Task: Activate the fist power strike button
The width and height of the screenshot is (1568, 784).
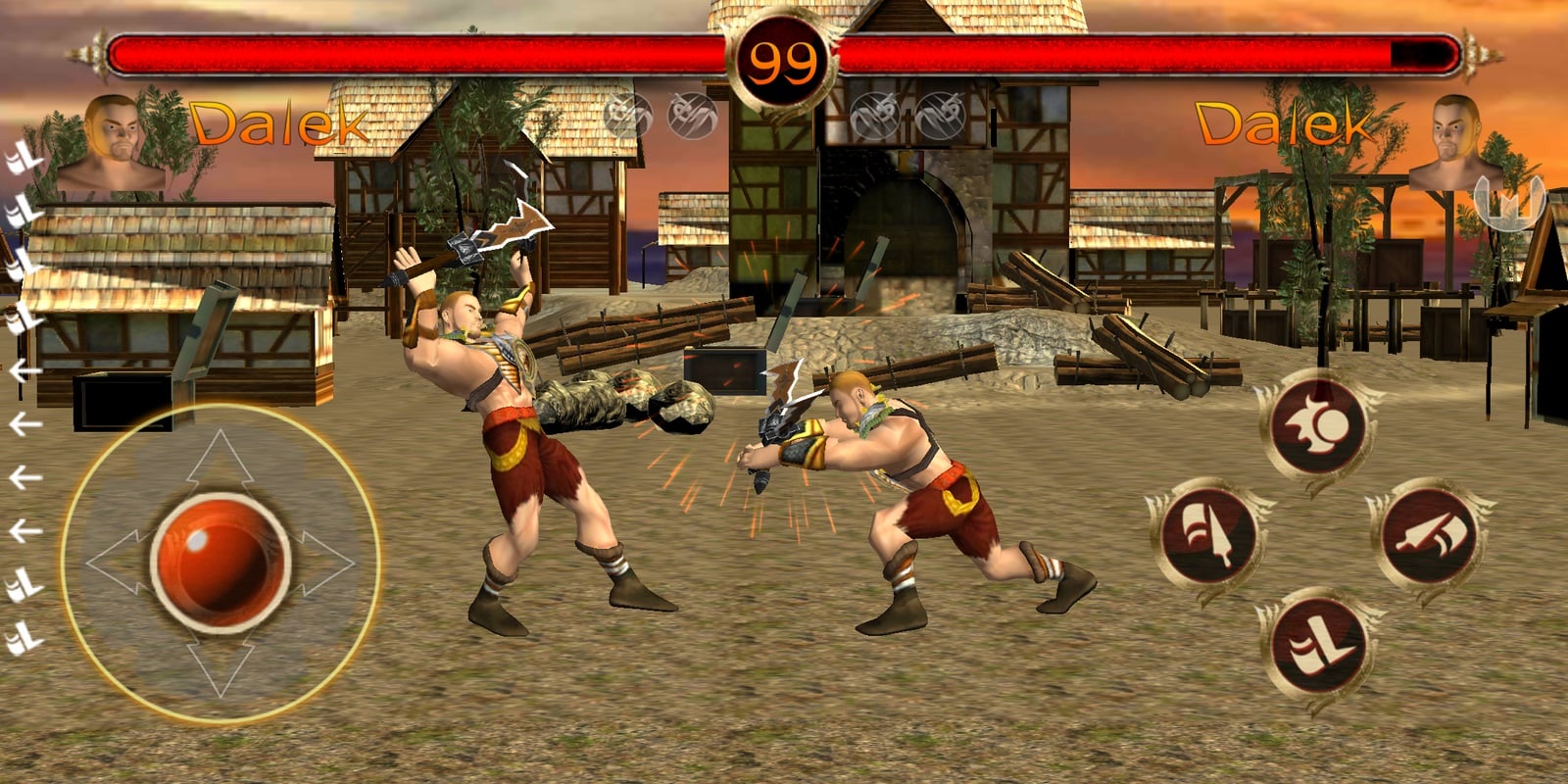Action: click(1316, 425)
